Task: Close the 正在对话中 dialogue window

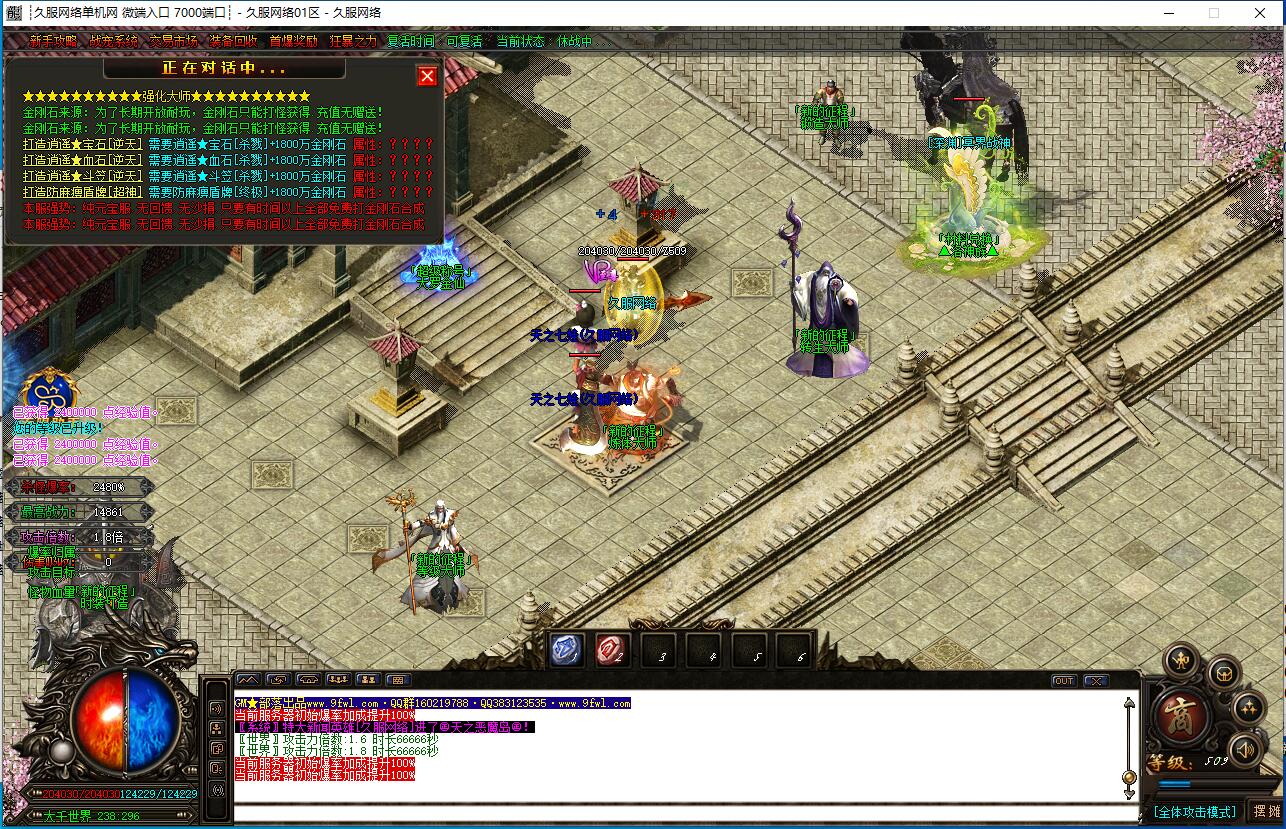Action: click(x=427, y=76)
